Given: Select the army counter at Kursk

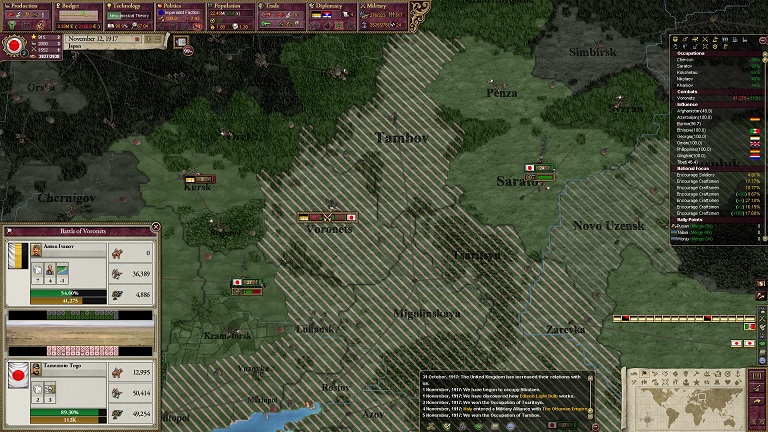Looking at the screenshot, I should (x=199, y=179).
